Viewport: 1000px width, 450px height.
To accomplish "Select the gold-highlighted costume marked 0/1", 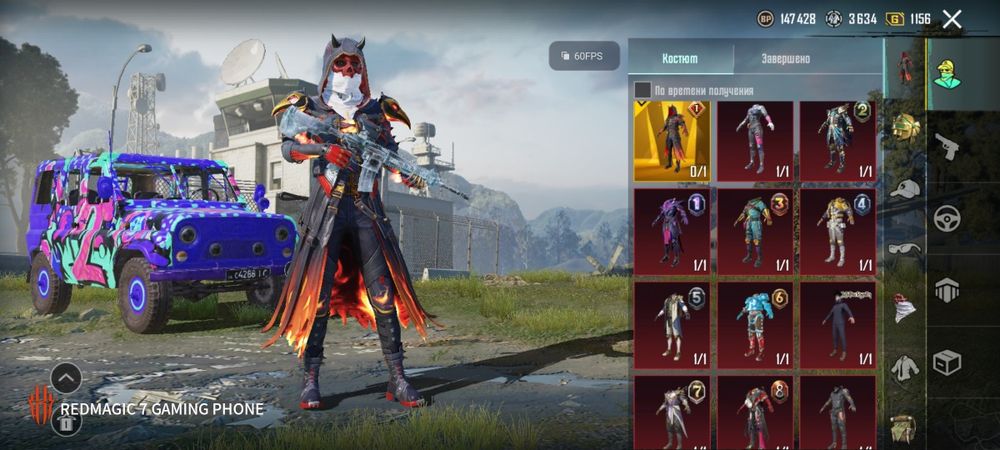I will pos(671,141).
